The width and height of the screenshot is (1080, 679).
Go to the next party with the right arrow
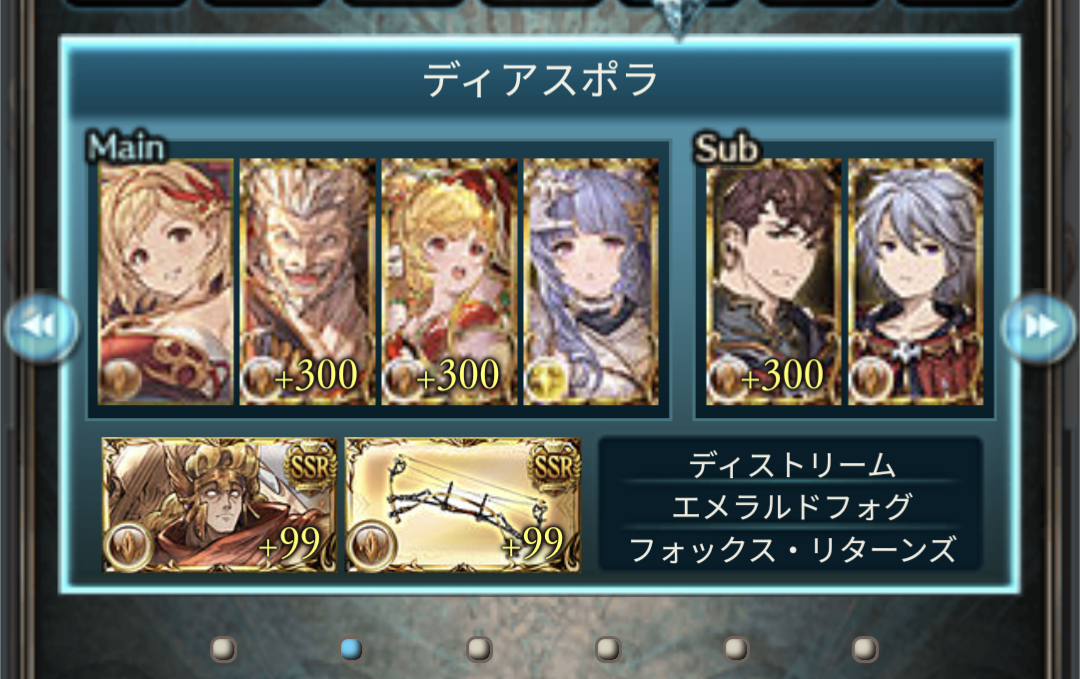click(x=1039, y=327)
